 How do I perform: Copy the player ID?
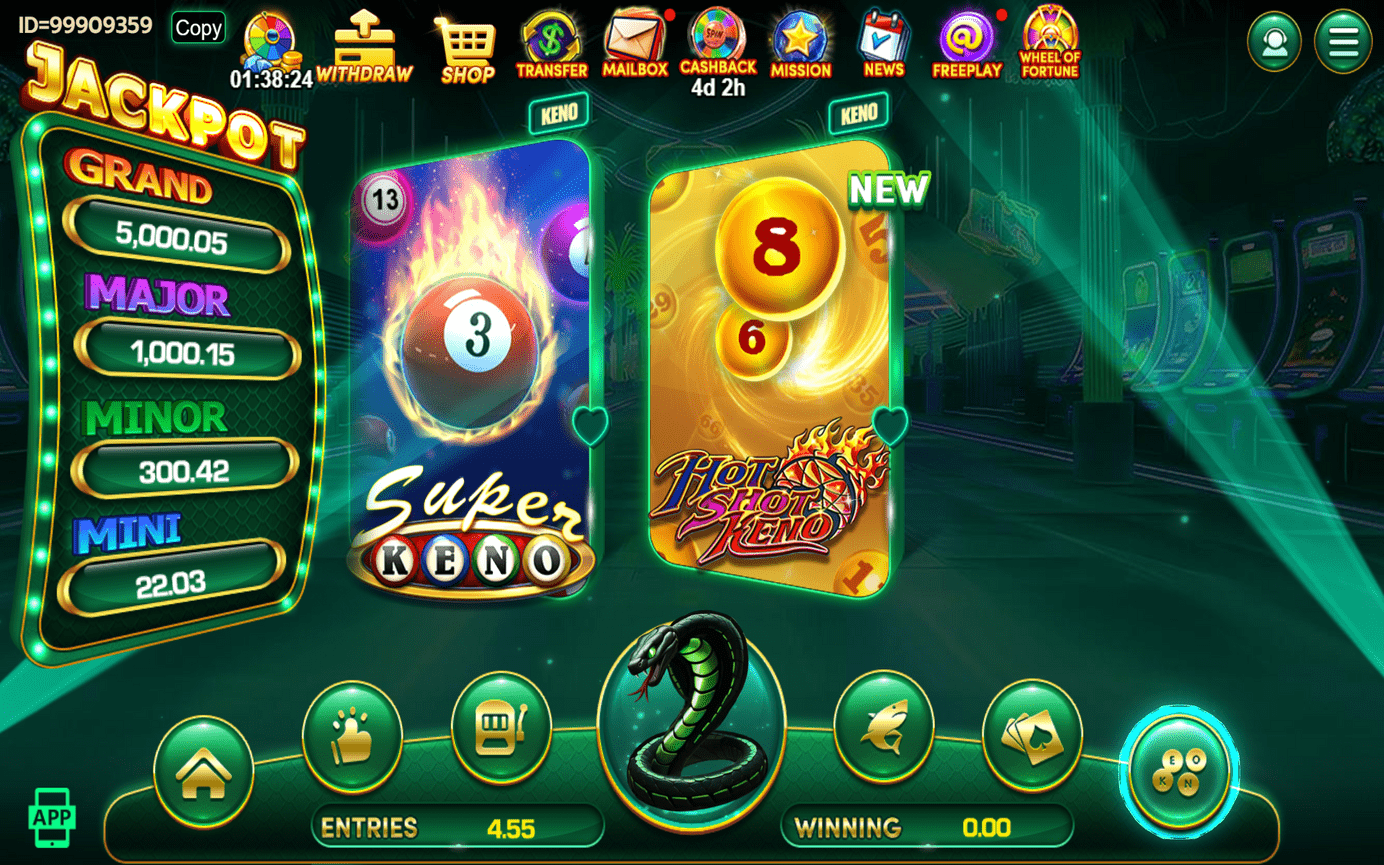pos(198,28)
